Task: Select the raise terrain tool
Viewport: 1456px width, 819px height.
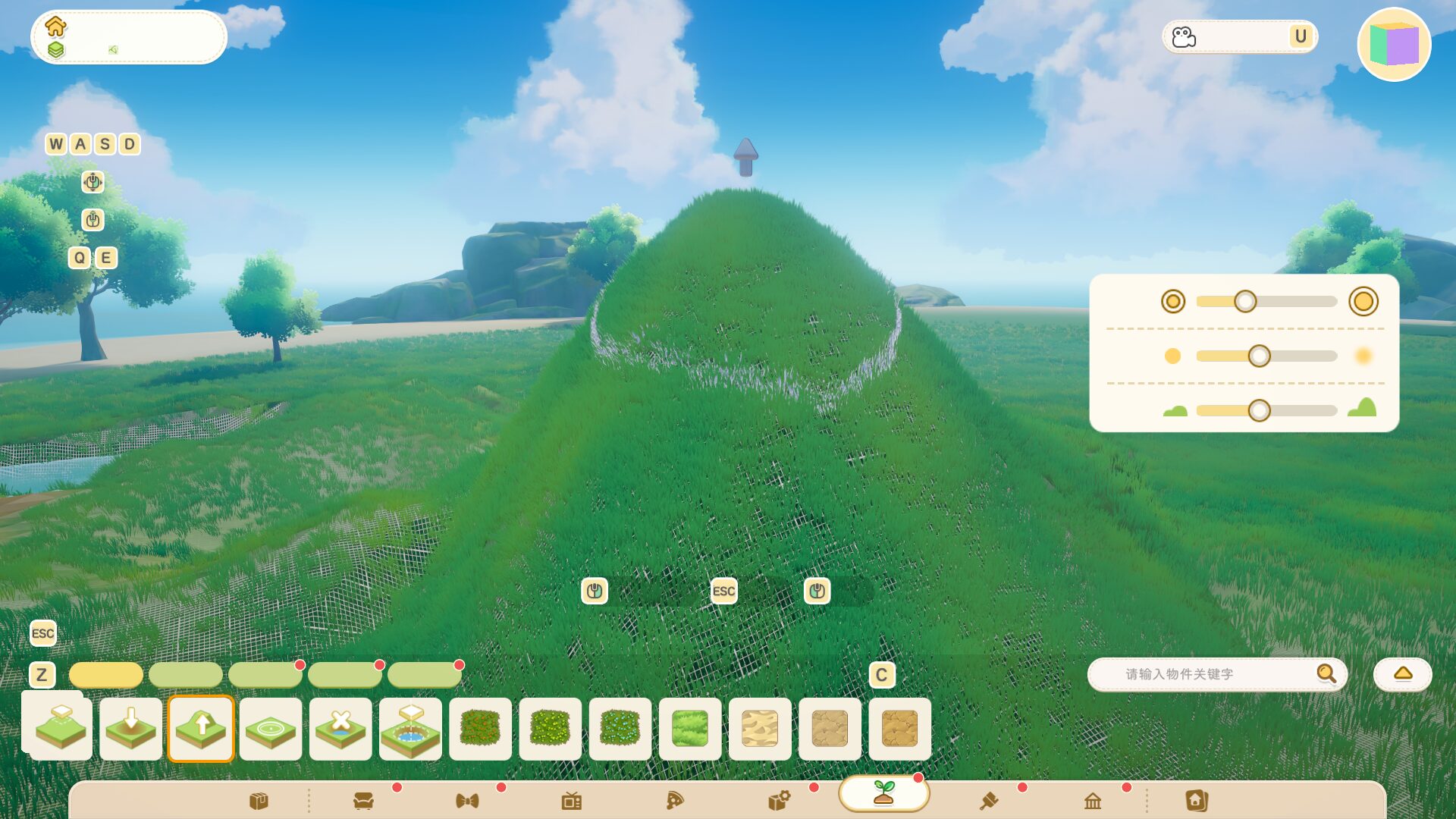Action: [x=201, y=729]
